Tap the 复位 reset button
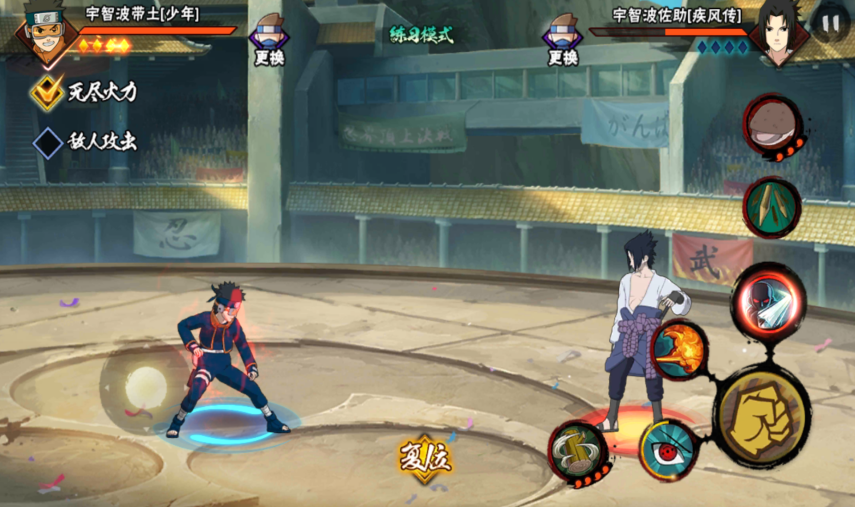Screen dimensions: 855x507 point(426,458)
